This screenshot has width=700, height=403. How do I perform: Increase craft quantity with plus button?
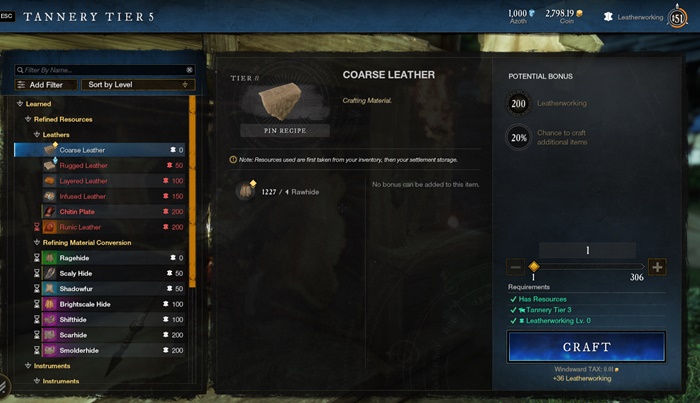pyautogui.click(x=657, y=267)
